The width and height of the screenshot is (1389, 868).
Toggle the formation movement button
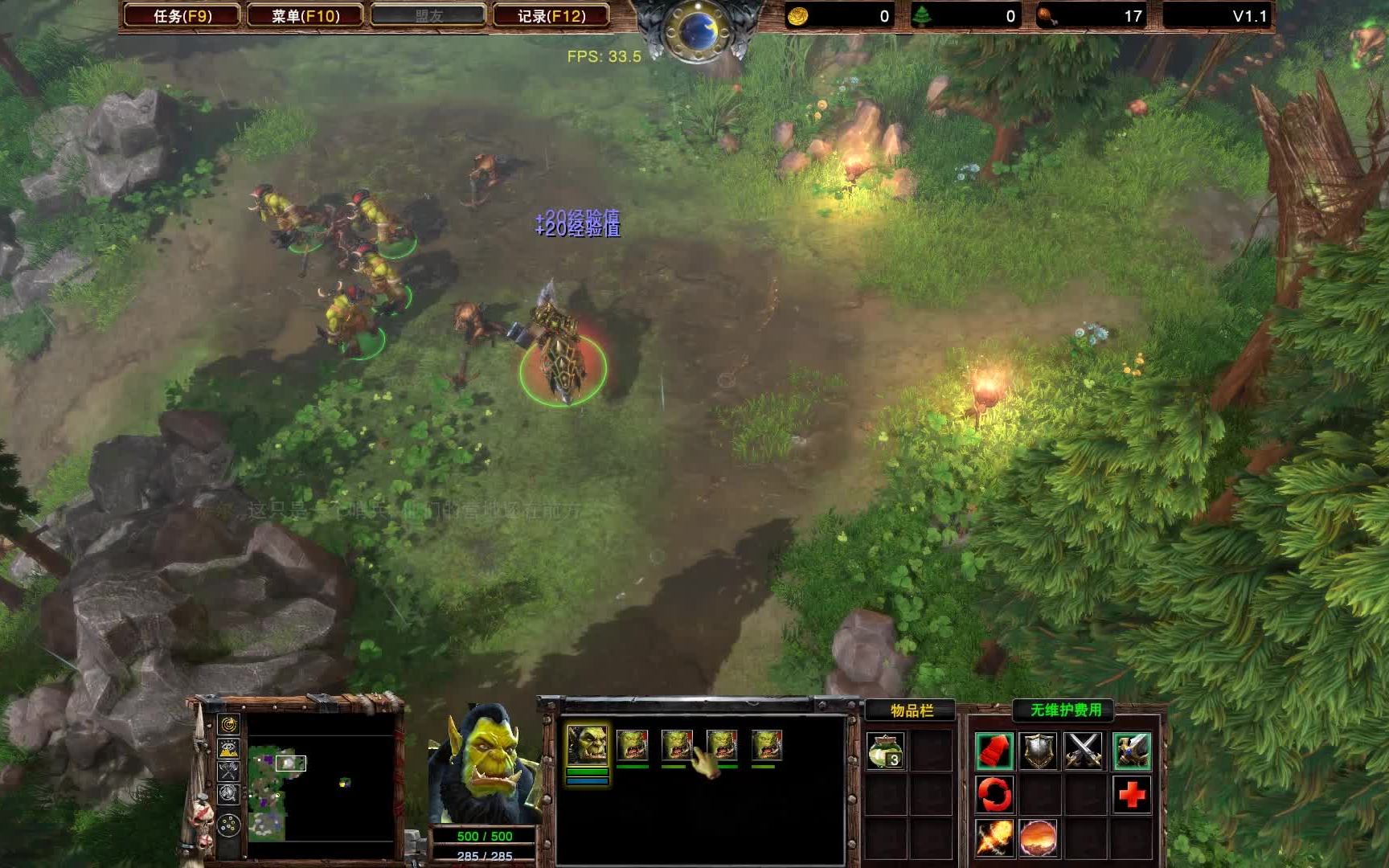click(229, 825)
